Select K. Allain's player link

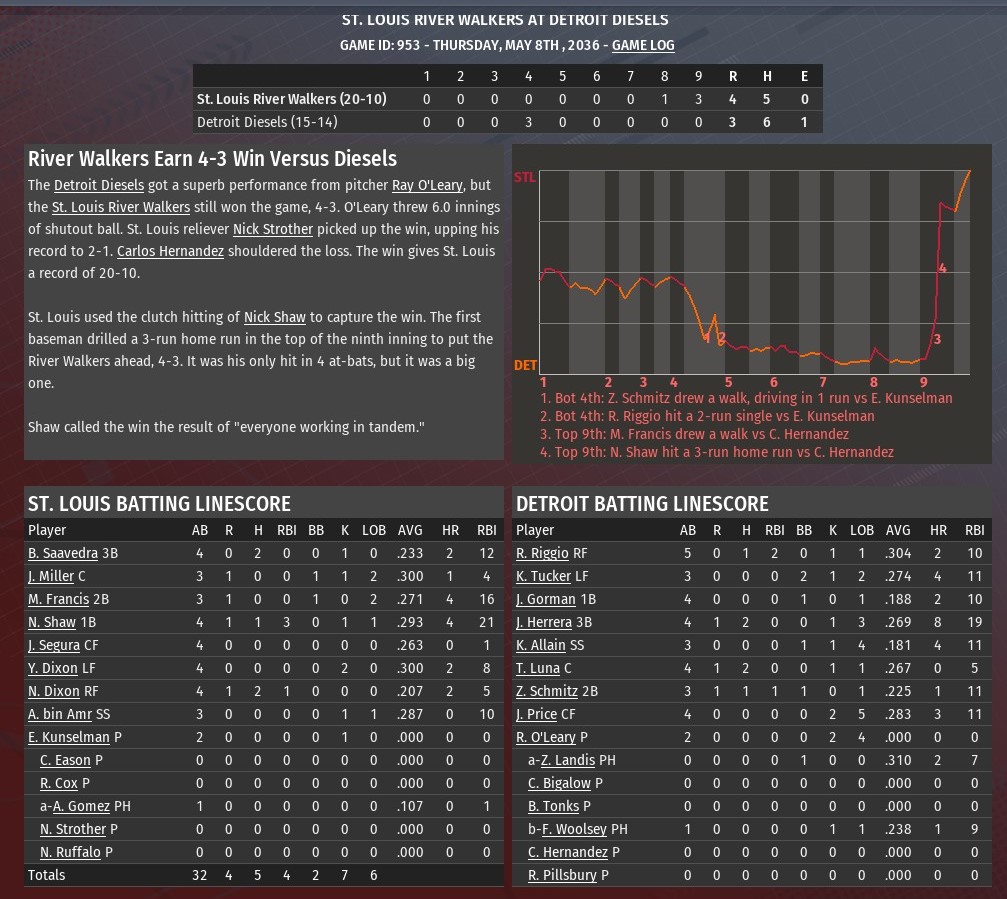click(542, 645)
